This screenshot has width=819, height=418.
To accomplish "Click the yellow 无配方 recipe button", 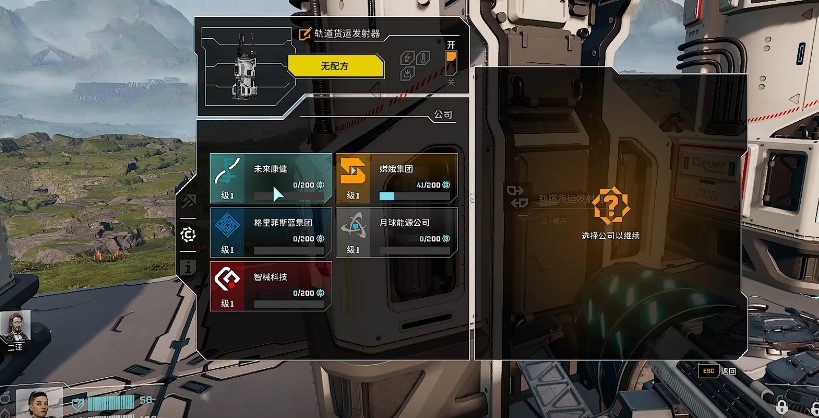I will pos(335,66).
